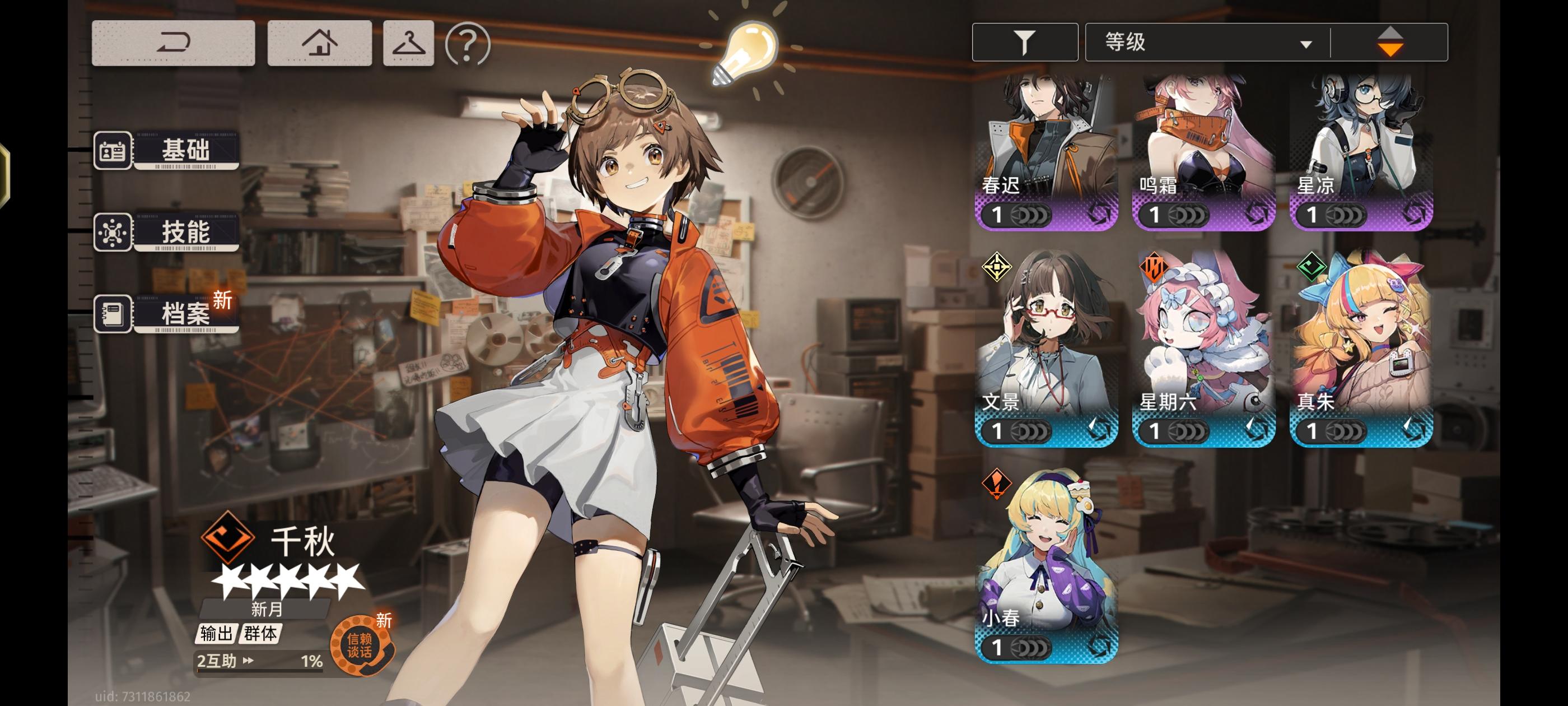Viewport: 1568px width, 706px height.
Task: Pick the 星凉 character card
Action: click(x=1361, y=152)
